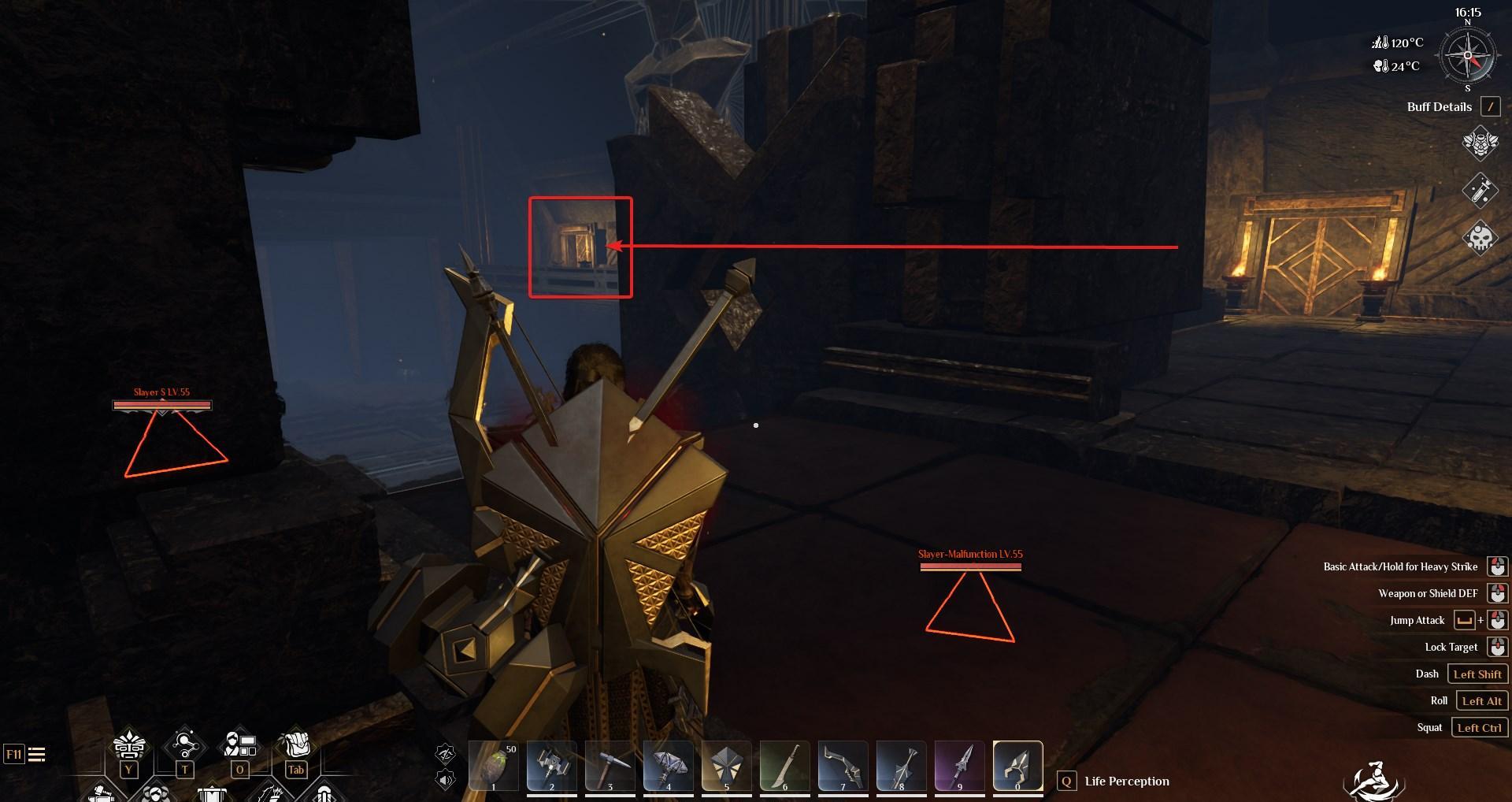Viewport: 1512px width, 802px height.
Task: Open the character panel icon
Action: (240, 744)
